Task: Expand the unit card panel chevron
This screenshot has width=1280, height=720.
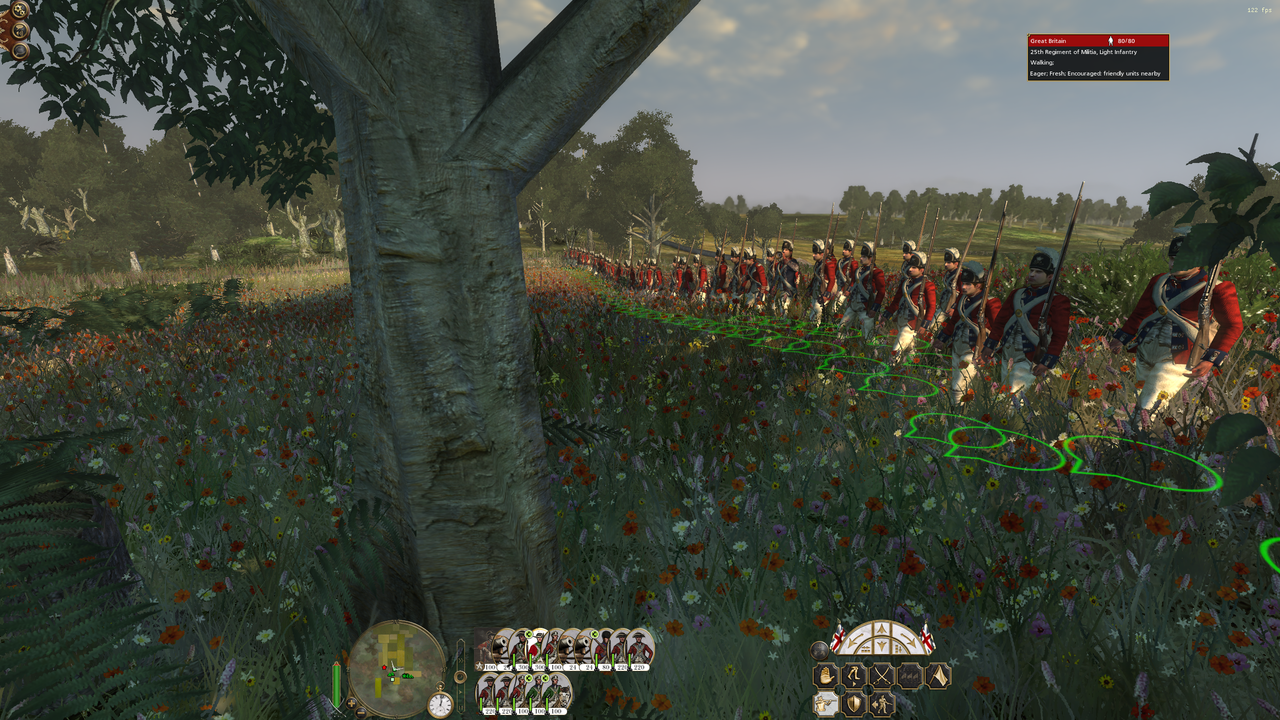Action: coord(461,661)
